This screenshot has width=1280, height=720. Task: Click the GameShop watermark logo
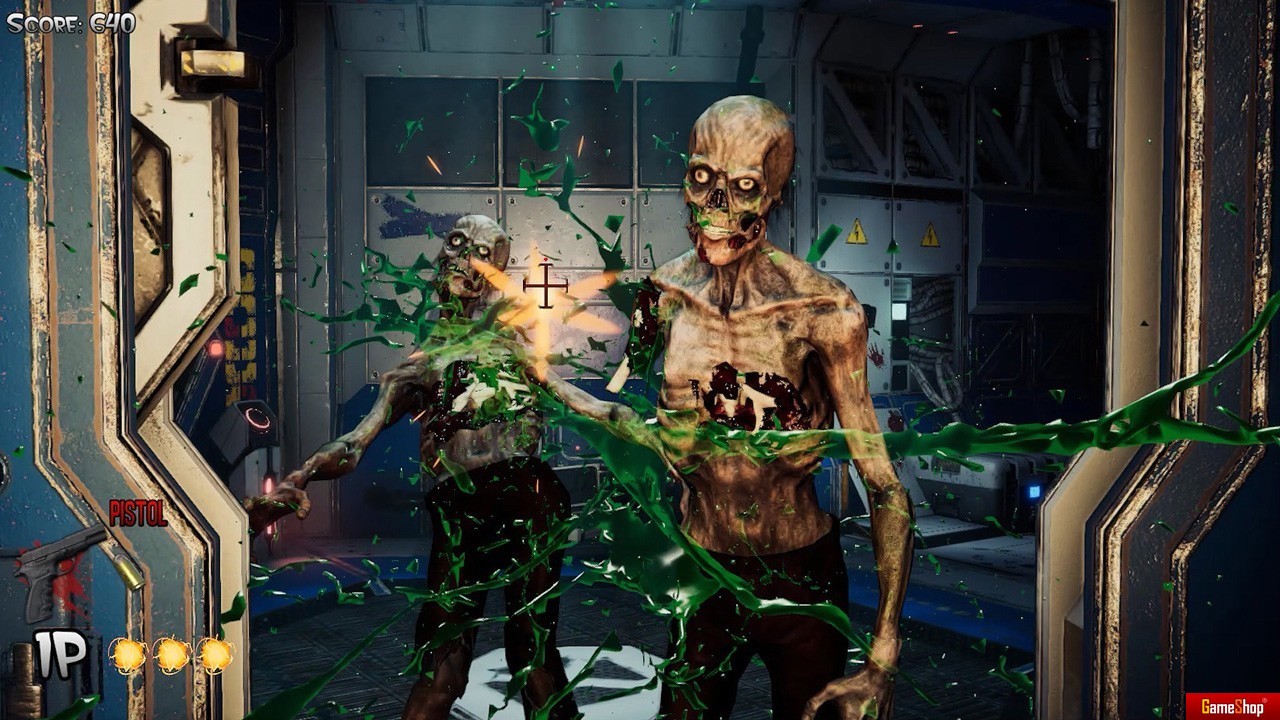pos(1231,707)
